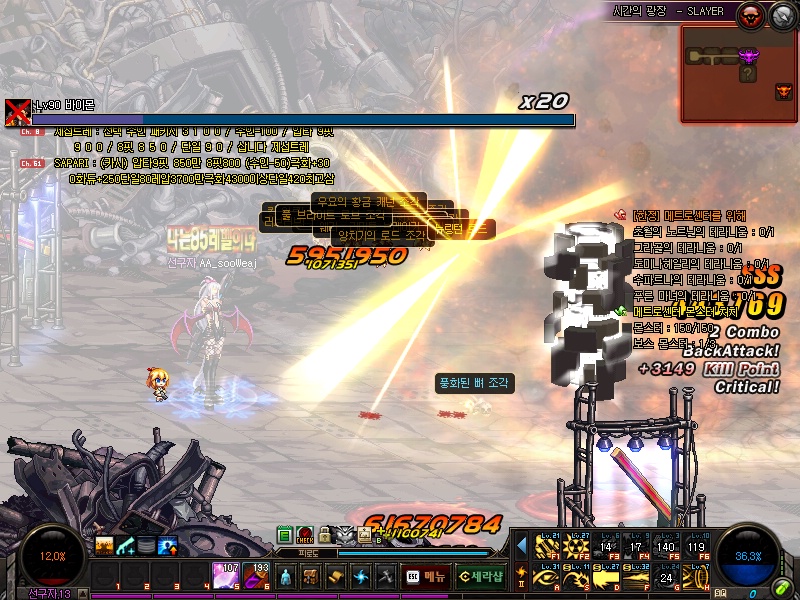This screenshot has height=600, width=800.
Task: Click the left arrow beside the skill bar
Action: (x=521, y=545)
